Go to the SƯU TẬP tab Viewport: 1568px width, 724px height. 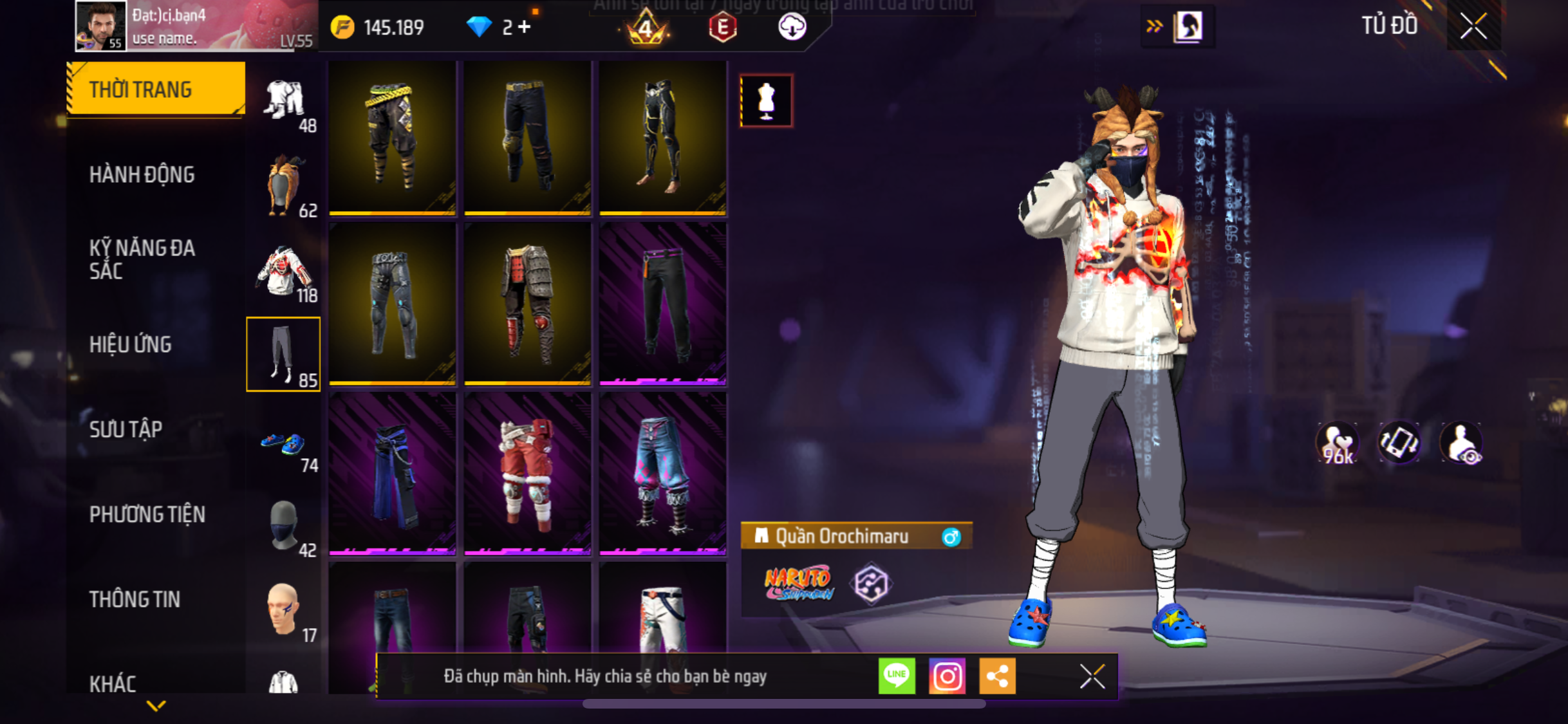tap(126, 429)
